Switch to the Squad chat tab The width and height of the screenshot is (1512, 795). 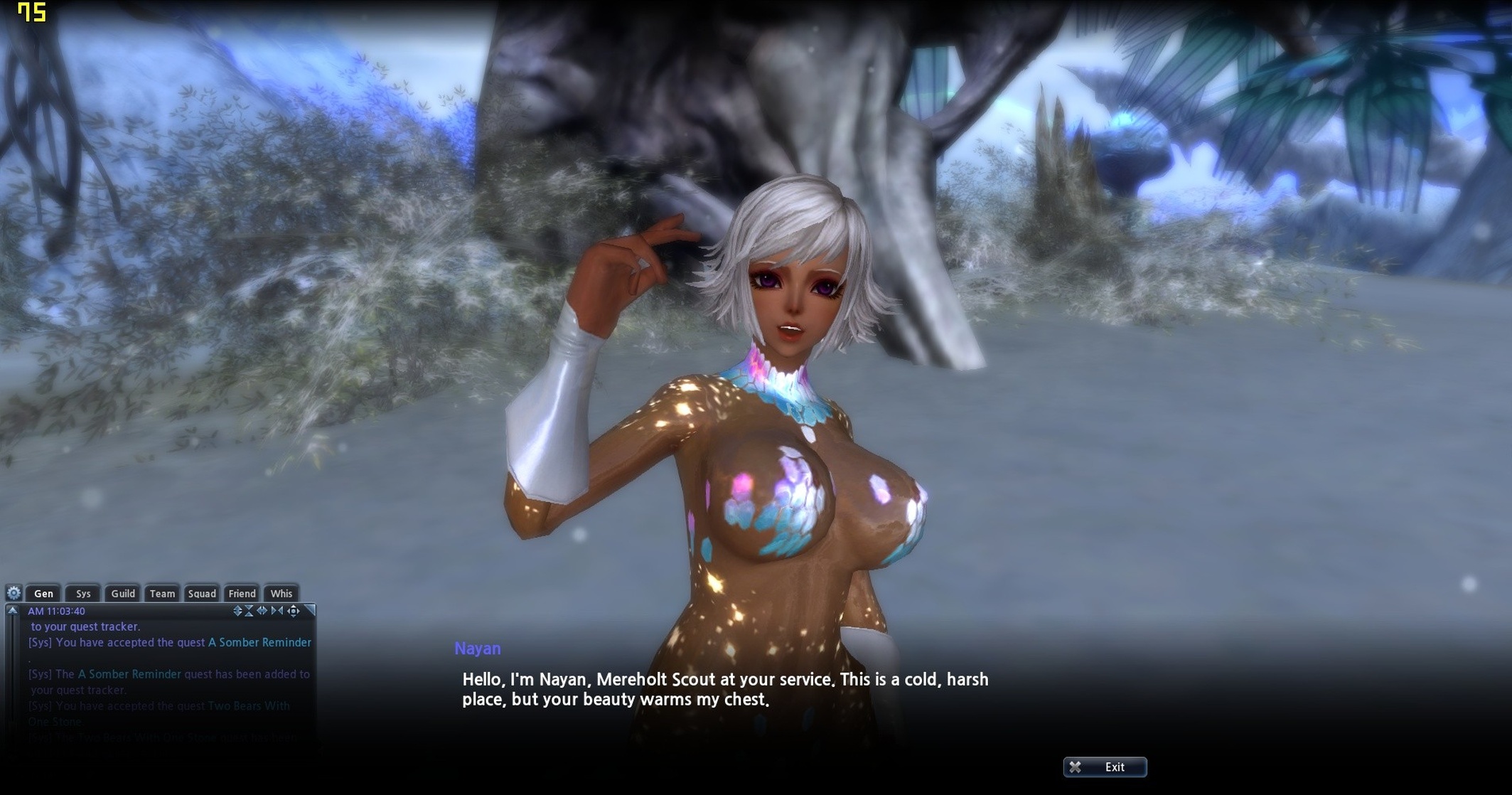[201, 593]
